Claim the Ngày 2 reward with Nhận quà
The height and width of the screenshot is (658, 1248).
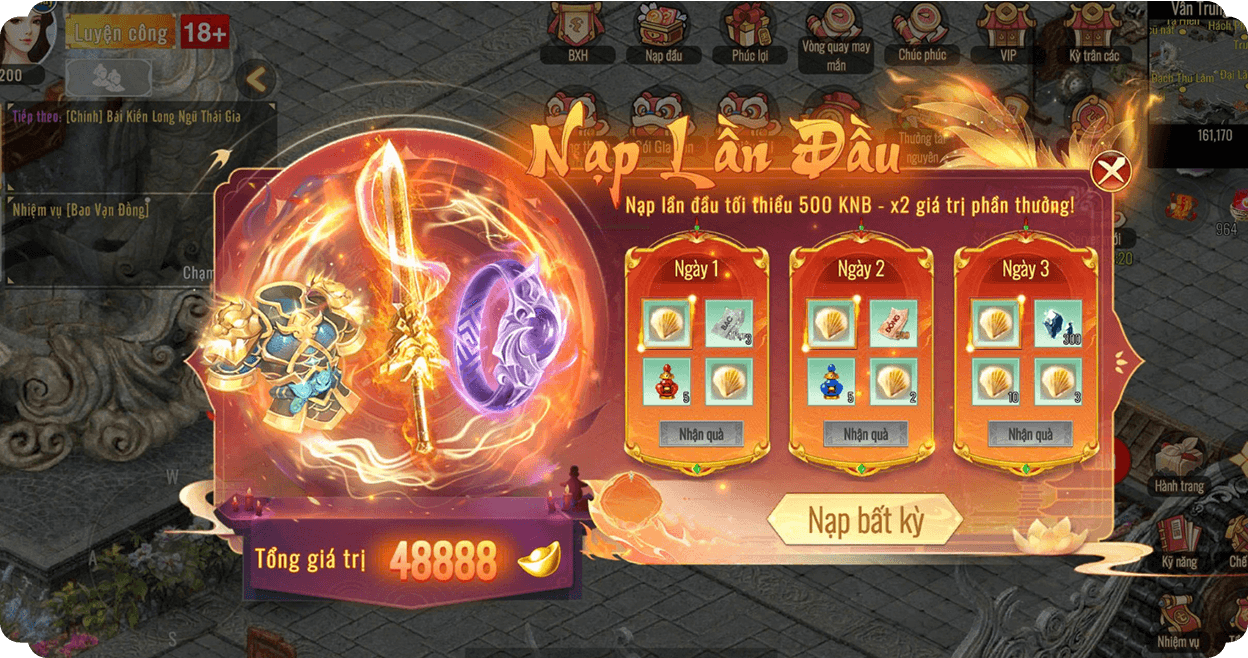click(x=865, y=434)
